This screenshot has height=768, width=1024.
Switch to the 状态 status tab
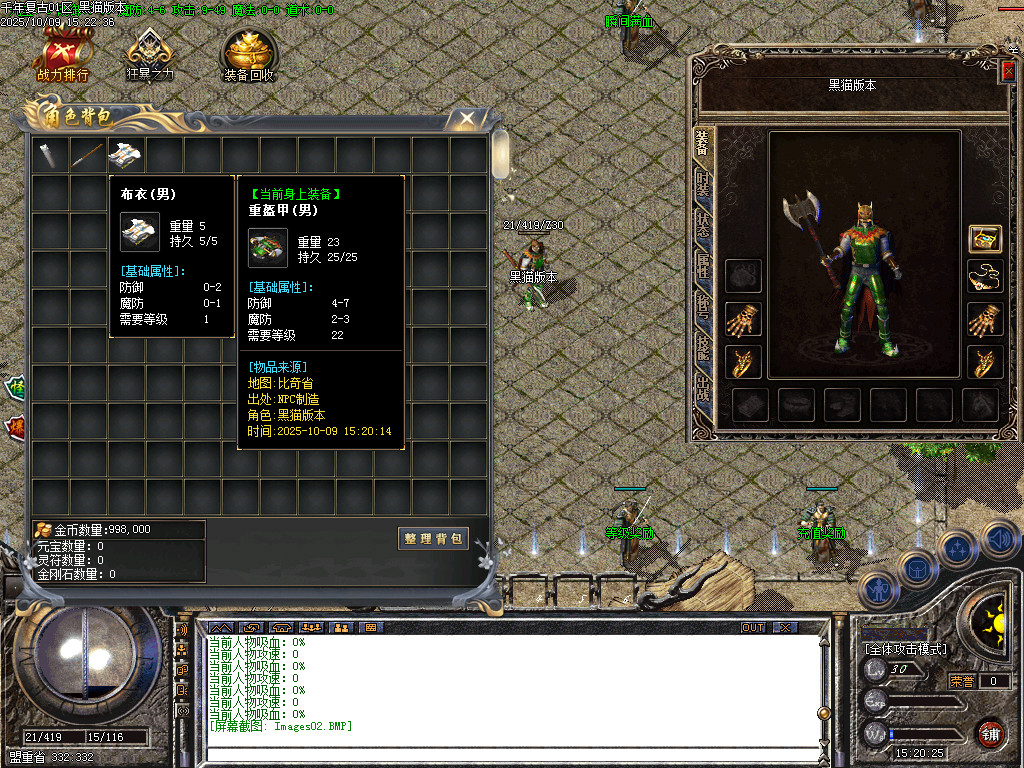tap(703, 225)
